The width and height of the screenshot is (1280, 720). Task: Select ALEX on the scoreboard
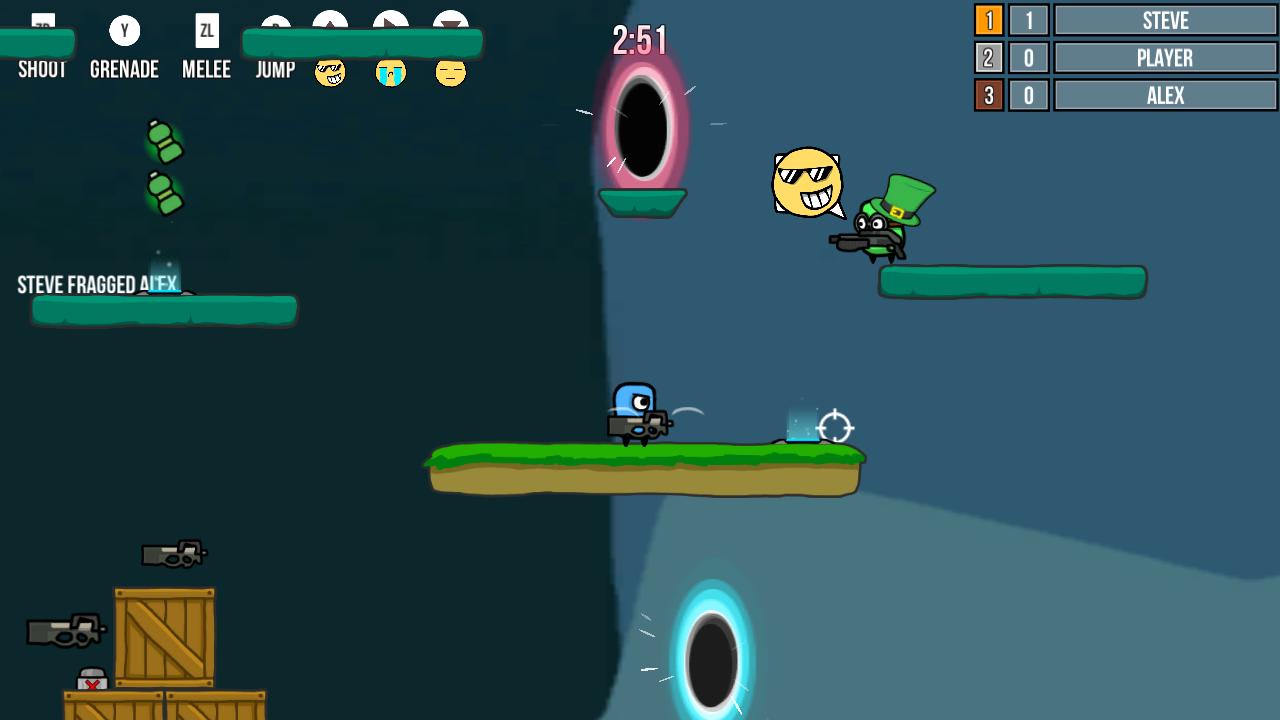tap(1164, 95)
